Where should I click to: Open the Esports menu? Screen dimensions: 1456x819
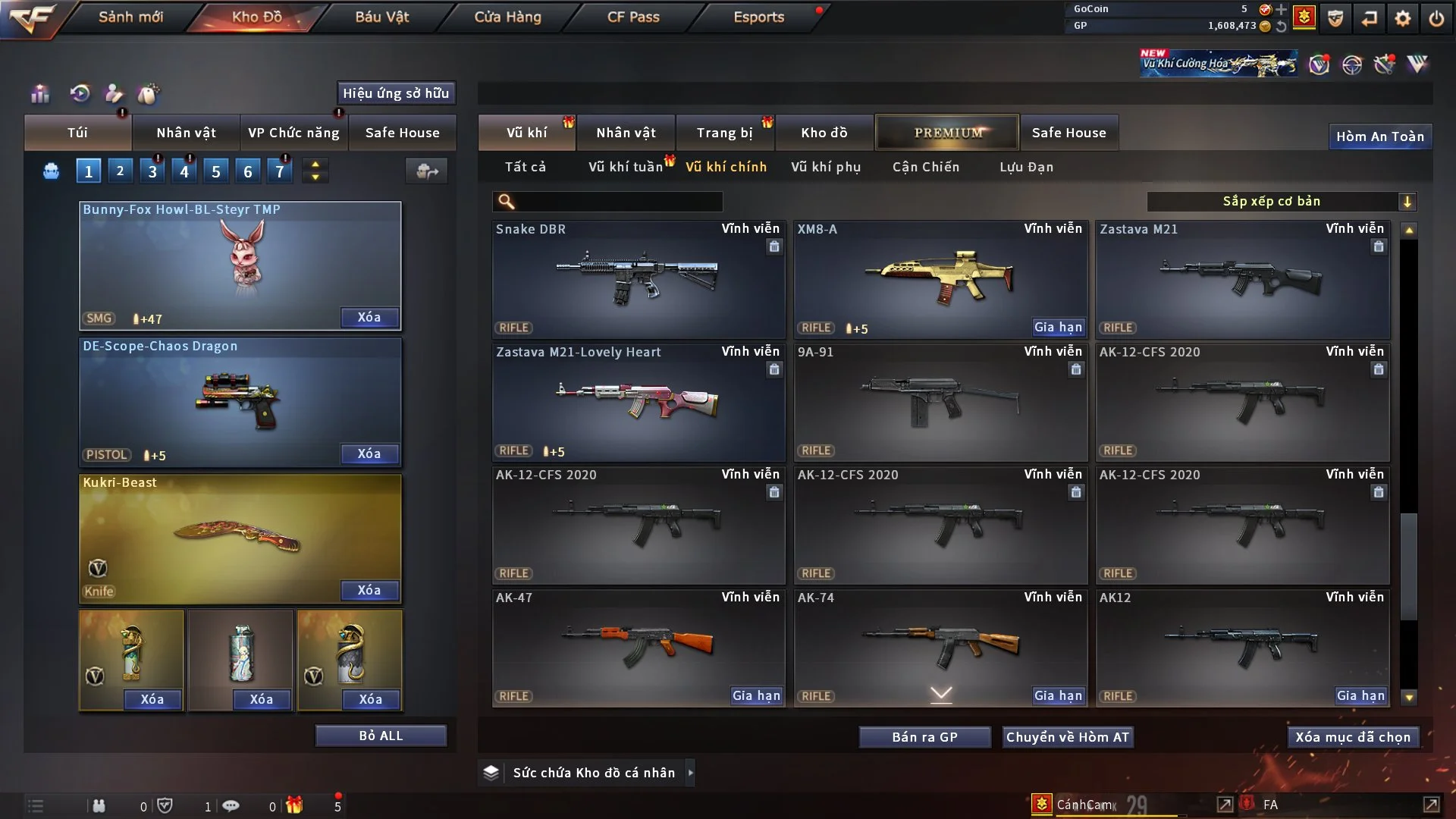point(758,17)
